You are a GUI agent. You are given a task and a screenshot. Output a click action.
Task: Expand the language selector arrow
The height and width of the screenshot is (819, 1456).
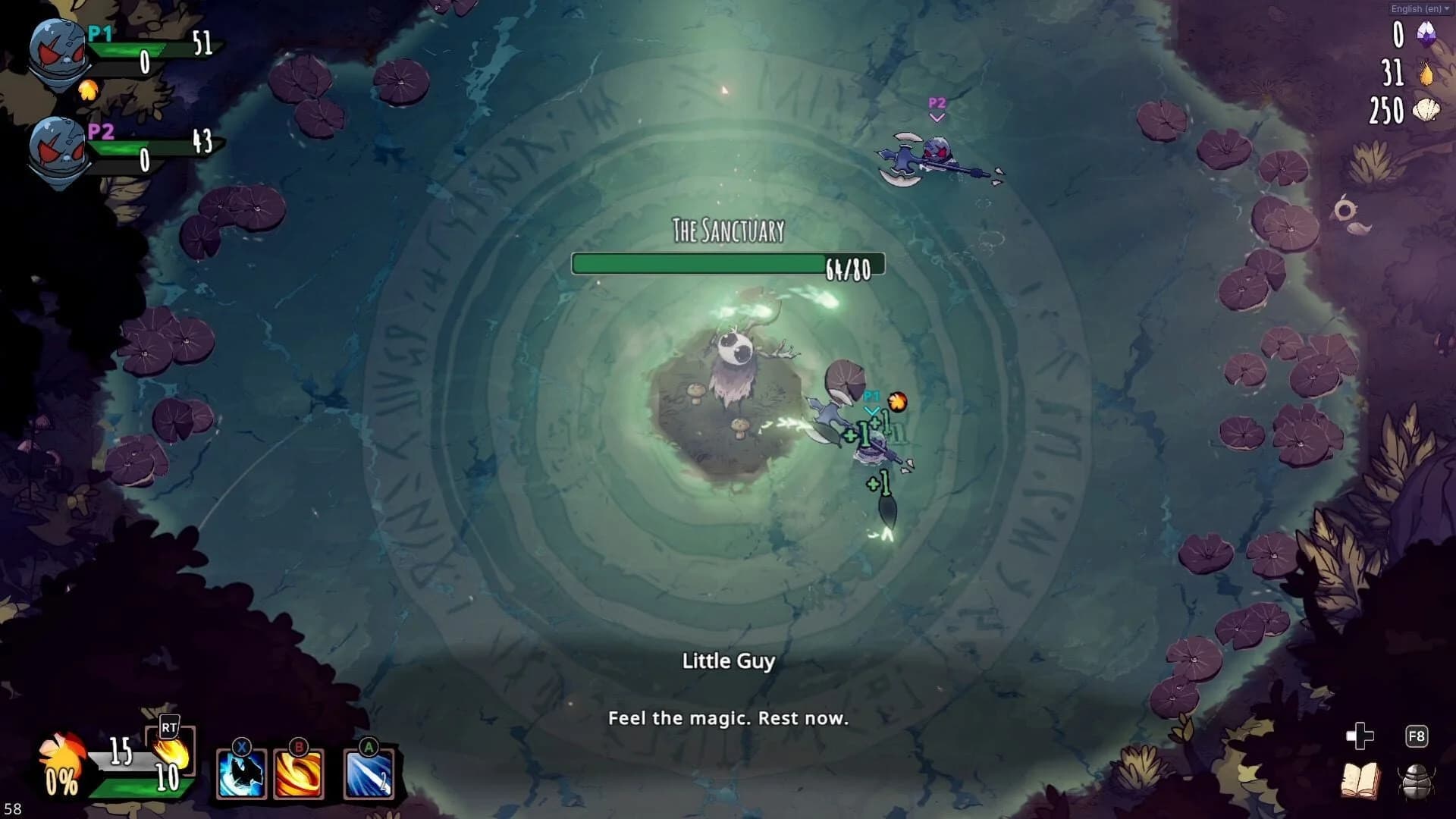[x=1447, y=9]
